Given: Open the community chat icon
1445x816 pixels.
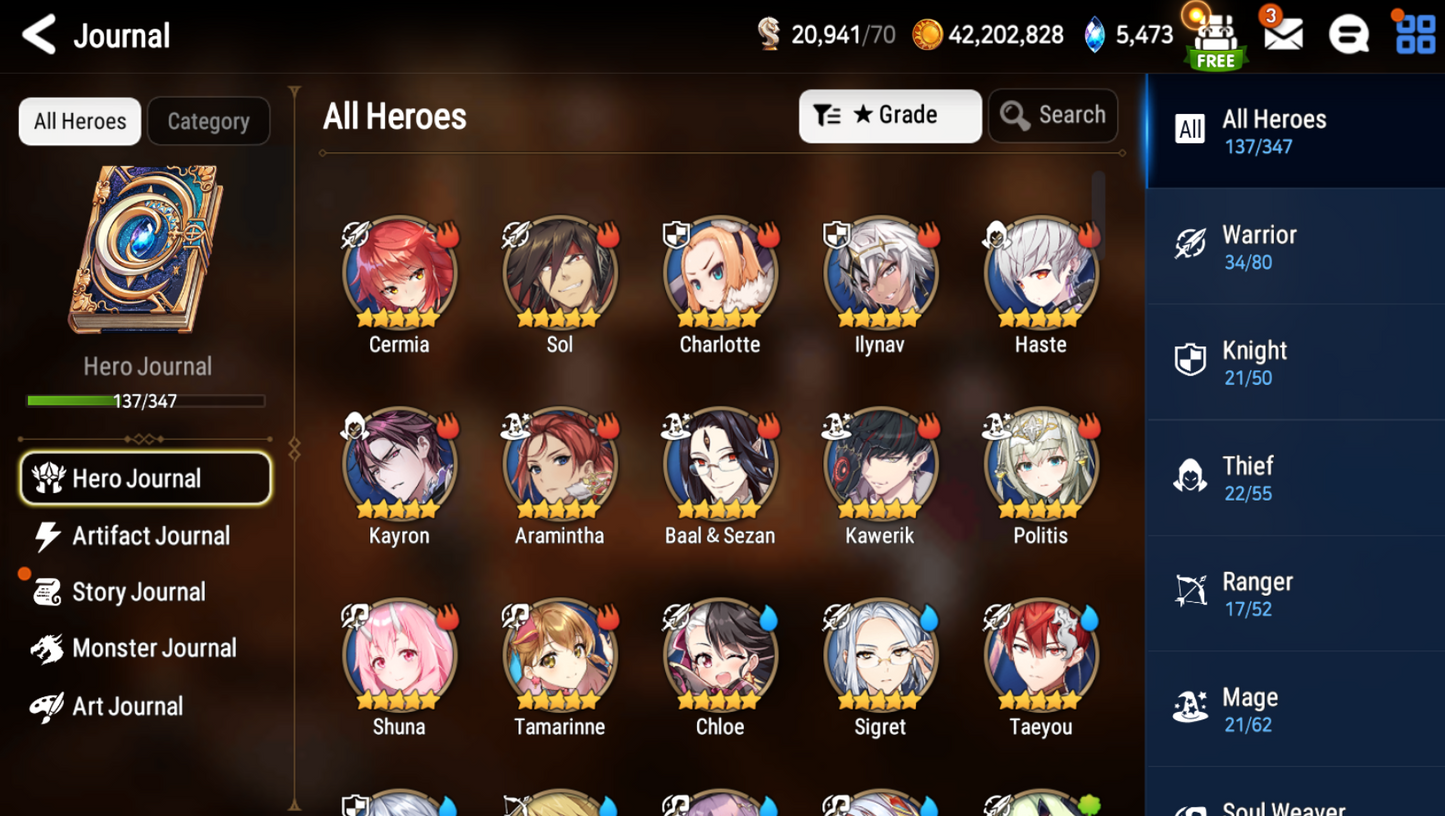Looking at the screenshot, I should (1349, 35).
